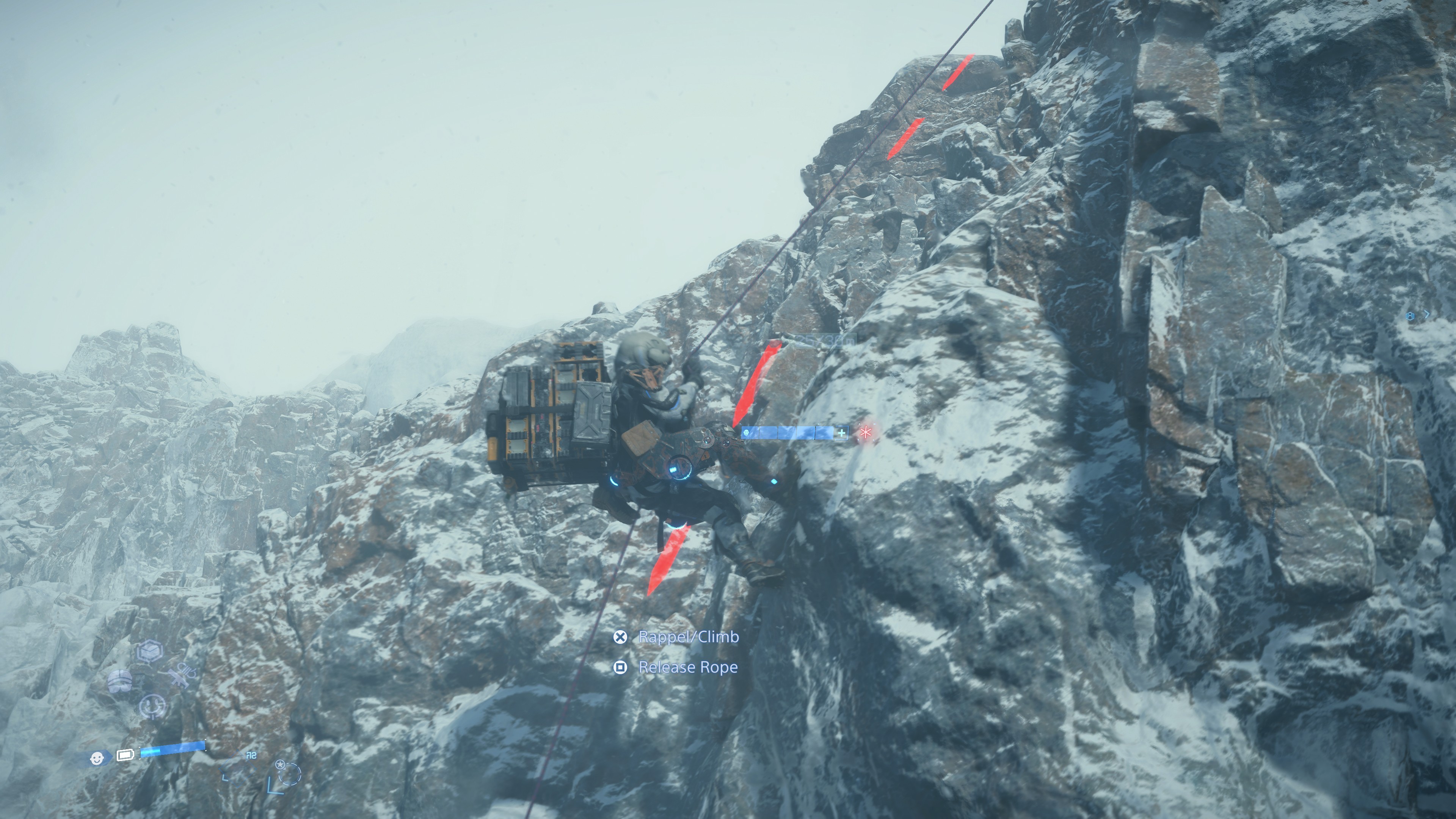Click the white battery icon

[x=125, y=755]
